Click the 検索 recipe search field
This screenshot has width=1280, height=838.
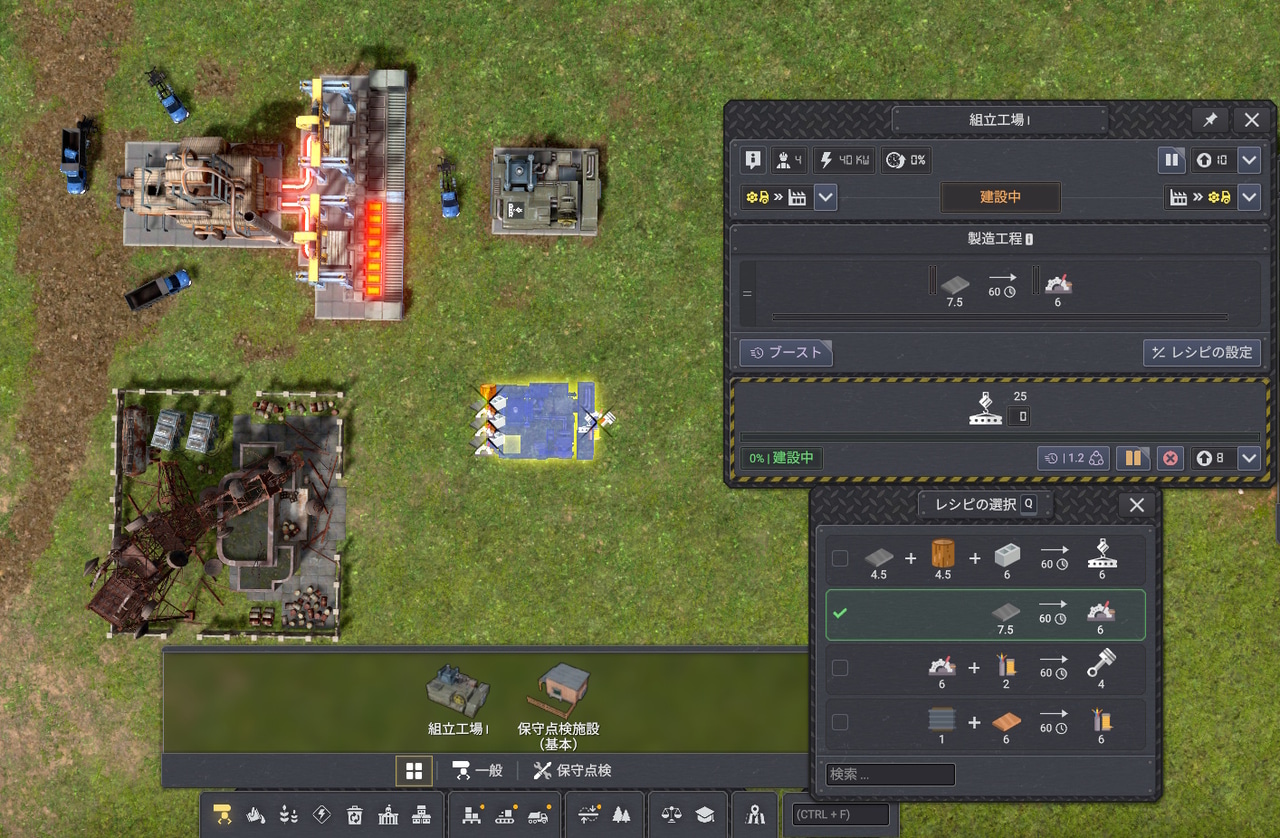pyautogui.click(x=890, y=774)
